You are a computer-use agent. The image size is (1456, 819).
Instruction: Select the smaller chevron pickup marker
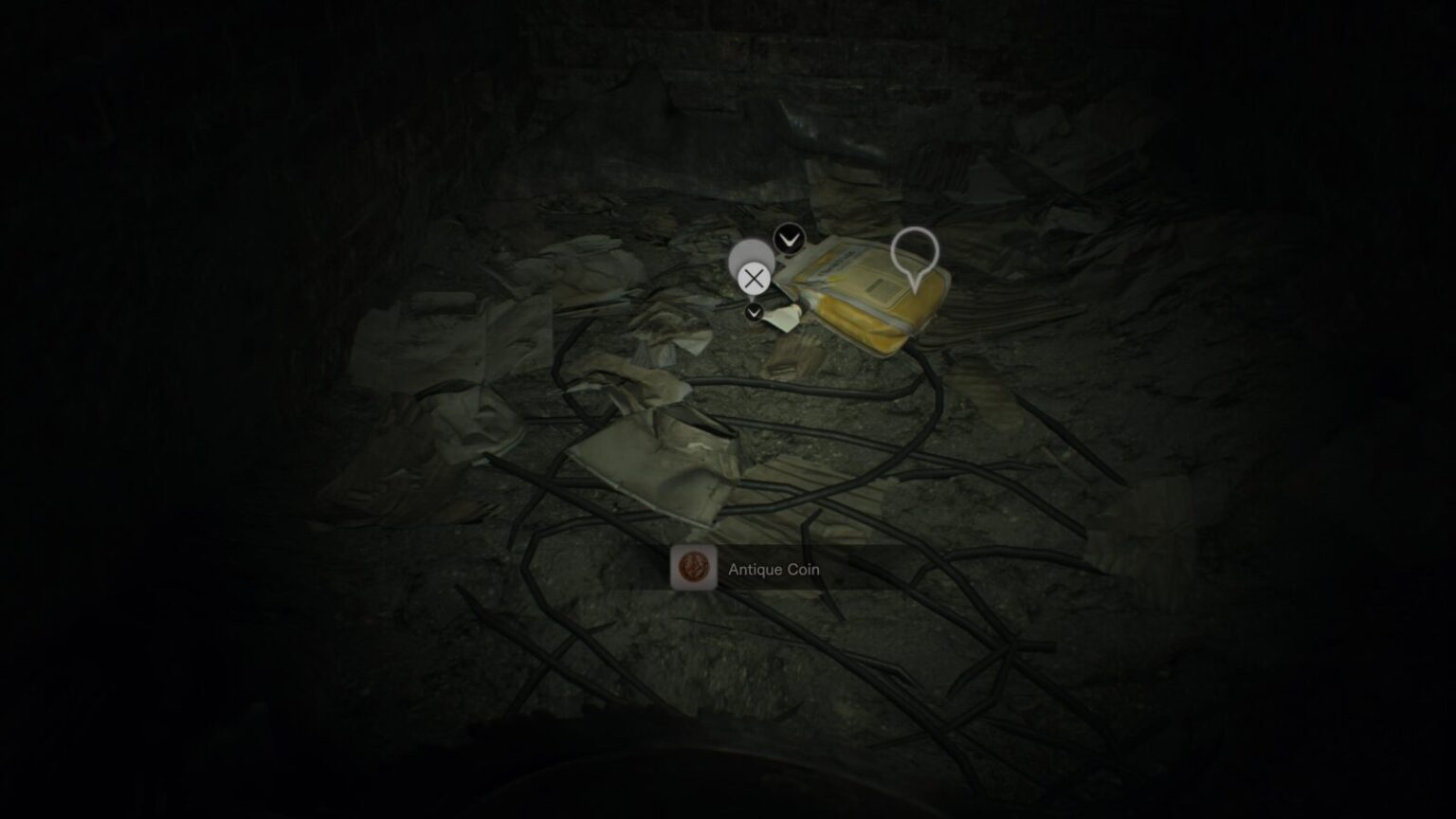point(755,312)
